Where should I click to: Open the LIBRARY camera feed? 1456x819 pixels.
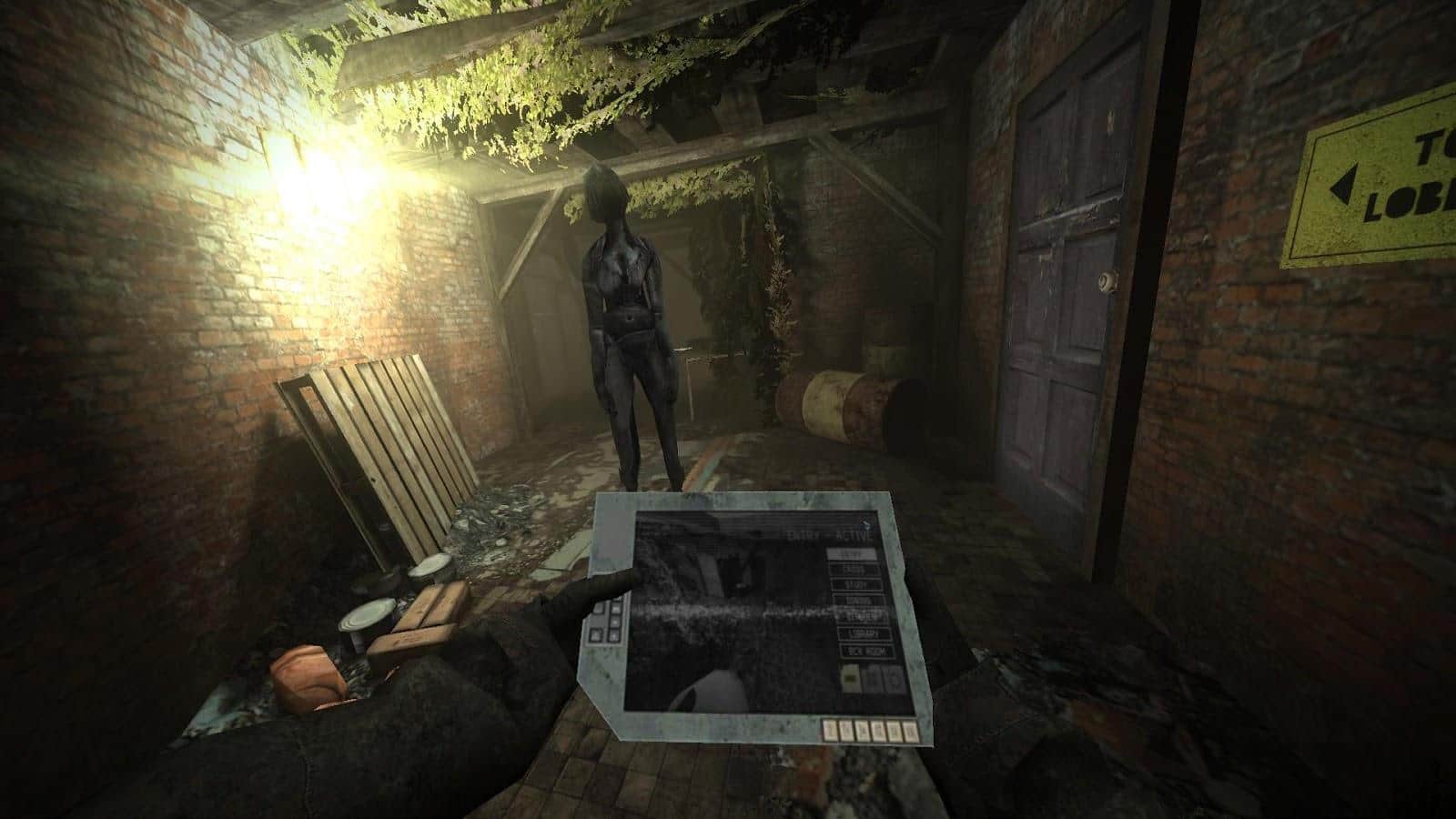863,632
